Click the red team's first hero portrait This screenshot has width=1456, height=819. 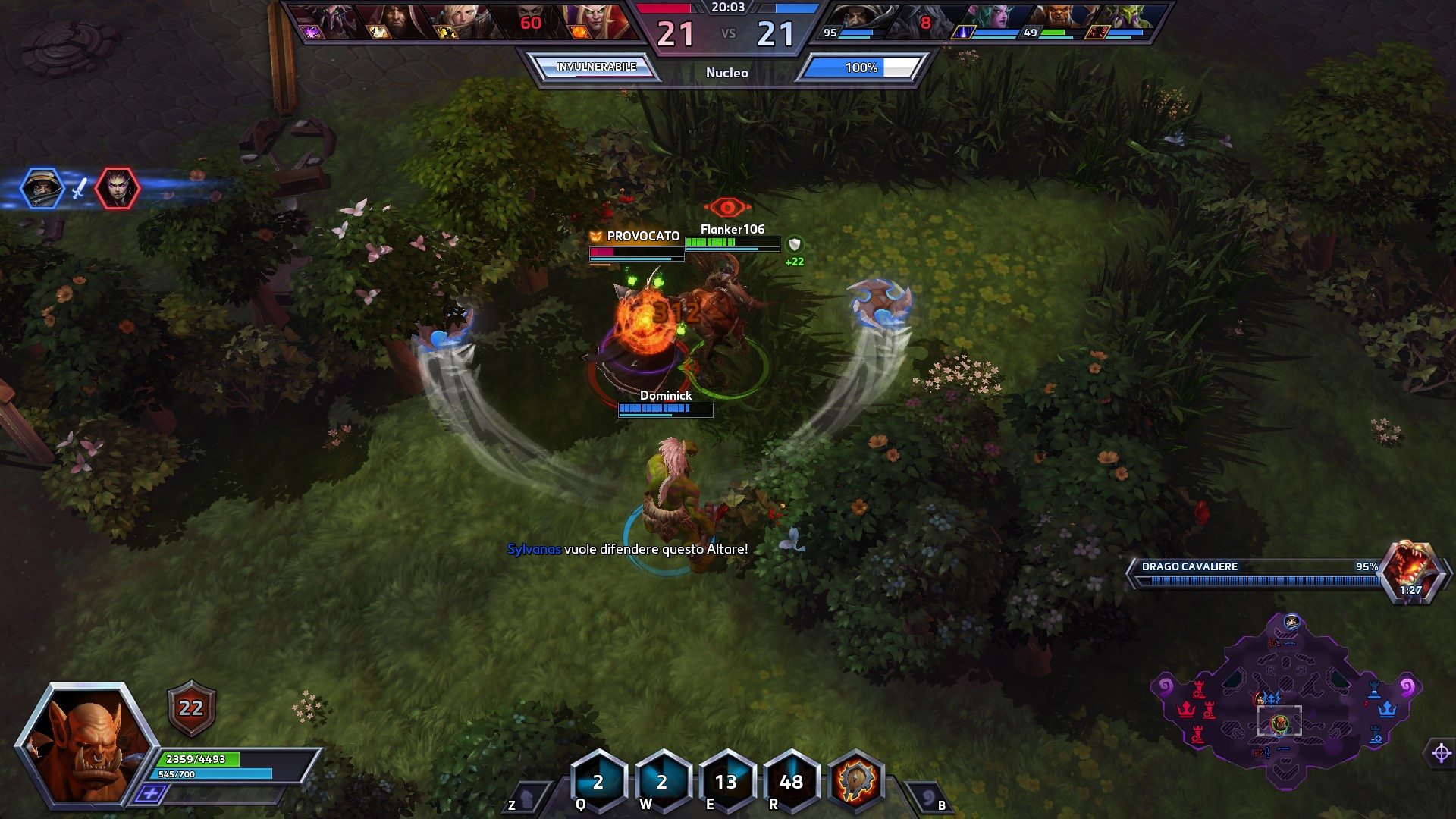pyautogui.click(x=318, y=21)
